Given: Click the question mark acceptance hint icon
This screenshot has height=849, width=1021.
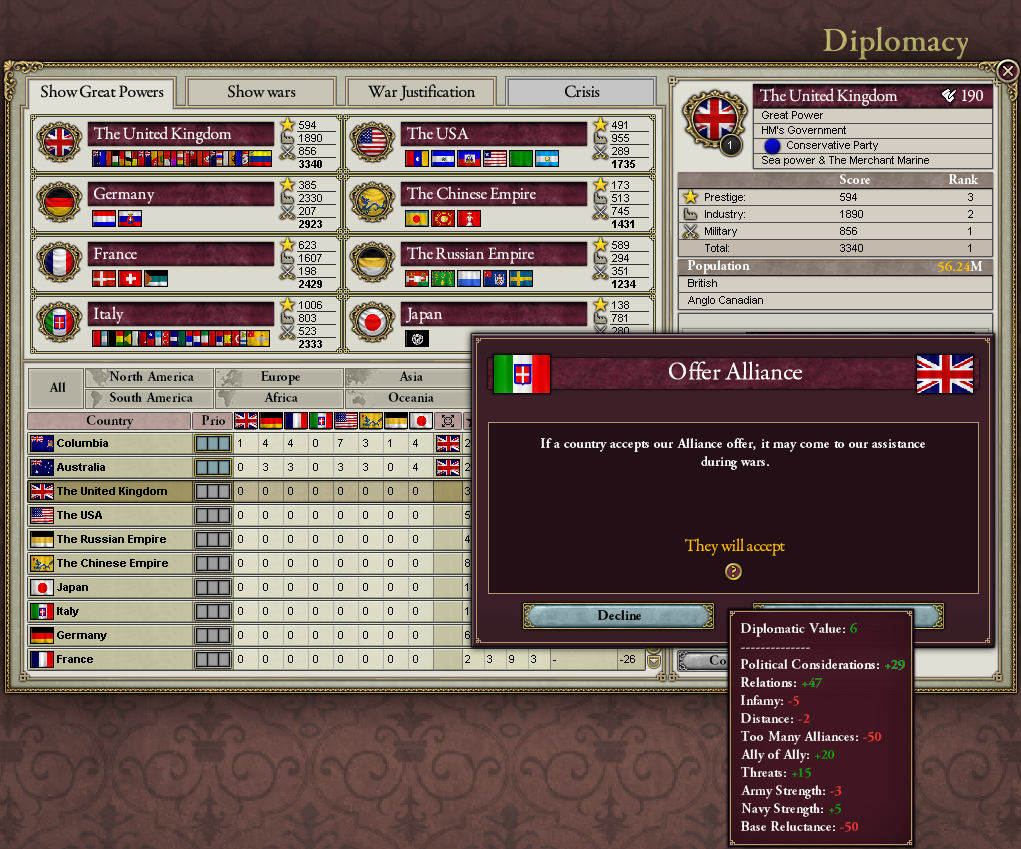Looking at the screenshot, I should click(734, 572).
